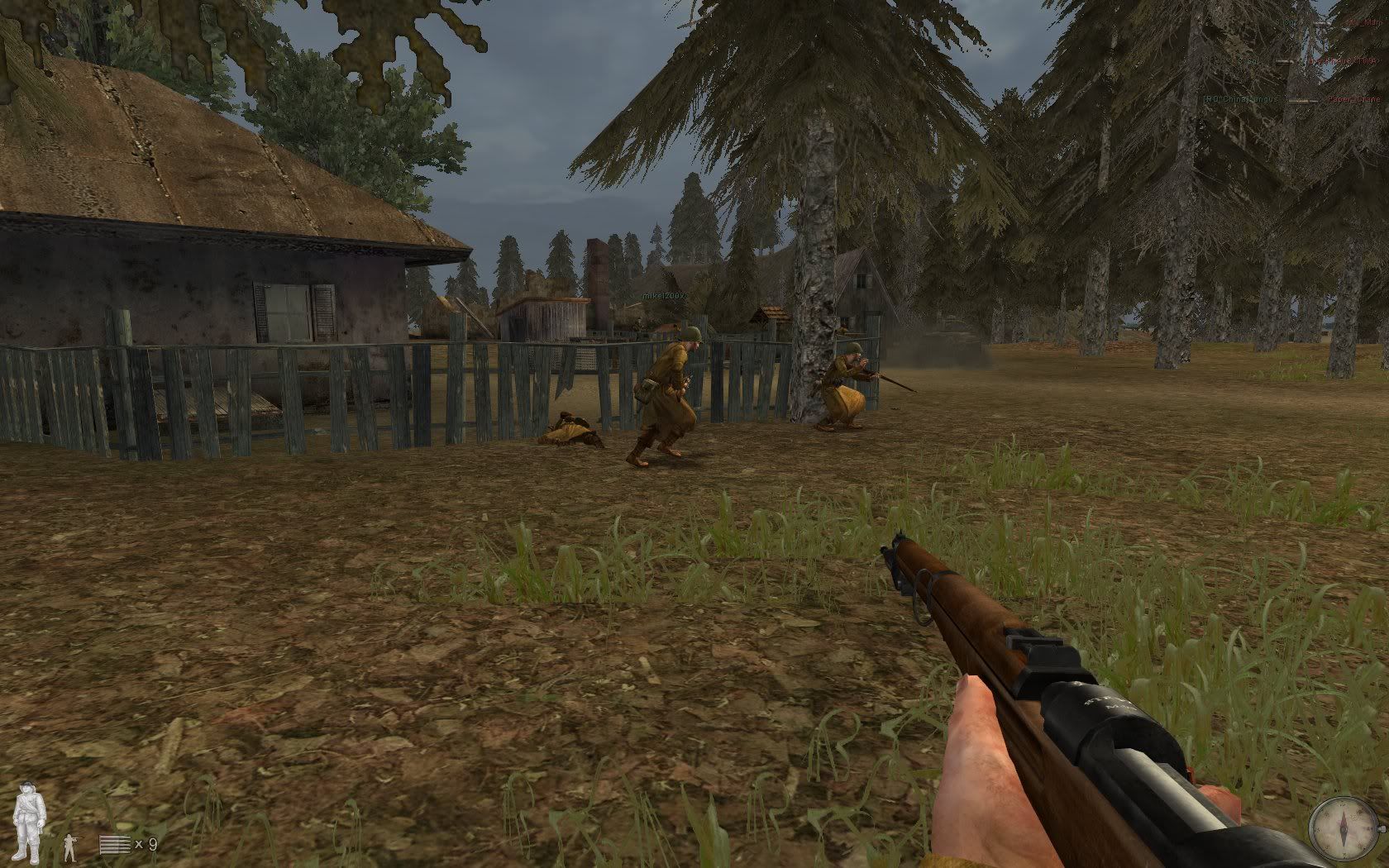
Task: Click the compass winding knob on its side
Action: (x=1382, y=829)
